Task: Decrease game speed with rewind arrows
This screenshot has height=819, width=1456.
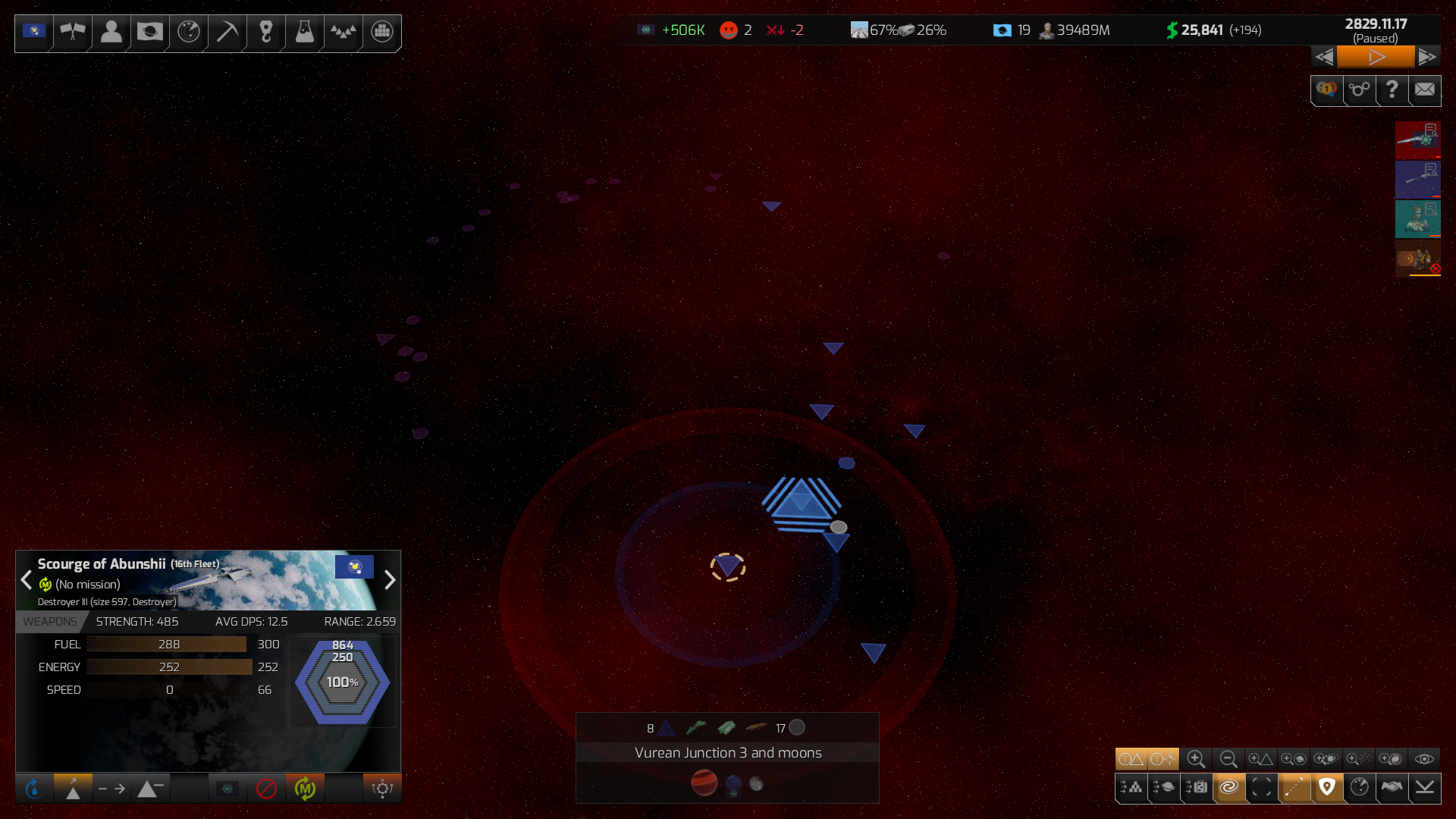Action: click(1324, 57)
